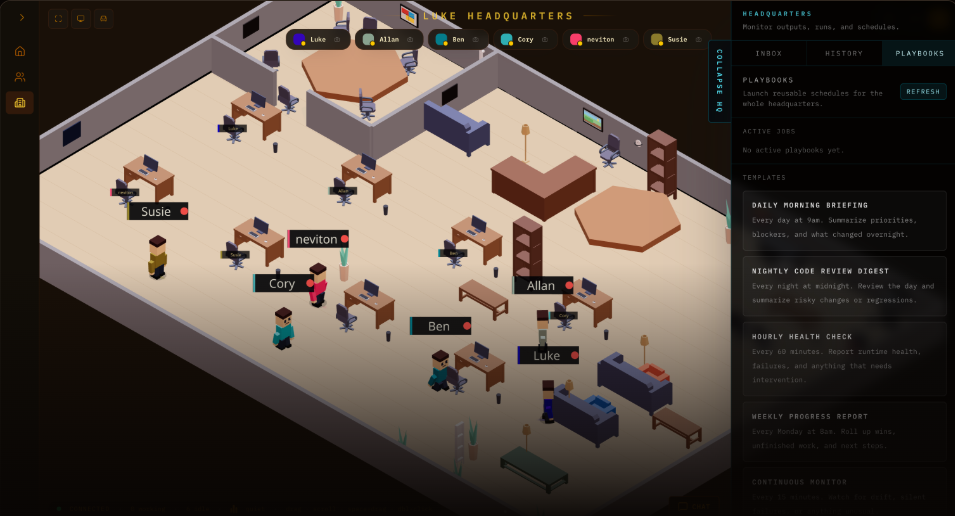The width and height of the screenshot is (955, 516).
Task: Open the History tab
Action: pyautogui.click(x=844, y=53)
